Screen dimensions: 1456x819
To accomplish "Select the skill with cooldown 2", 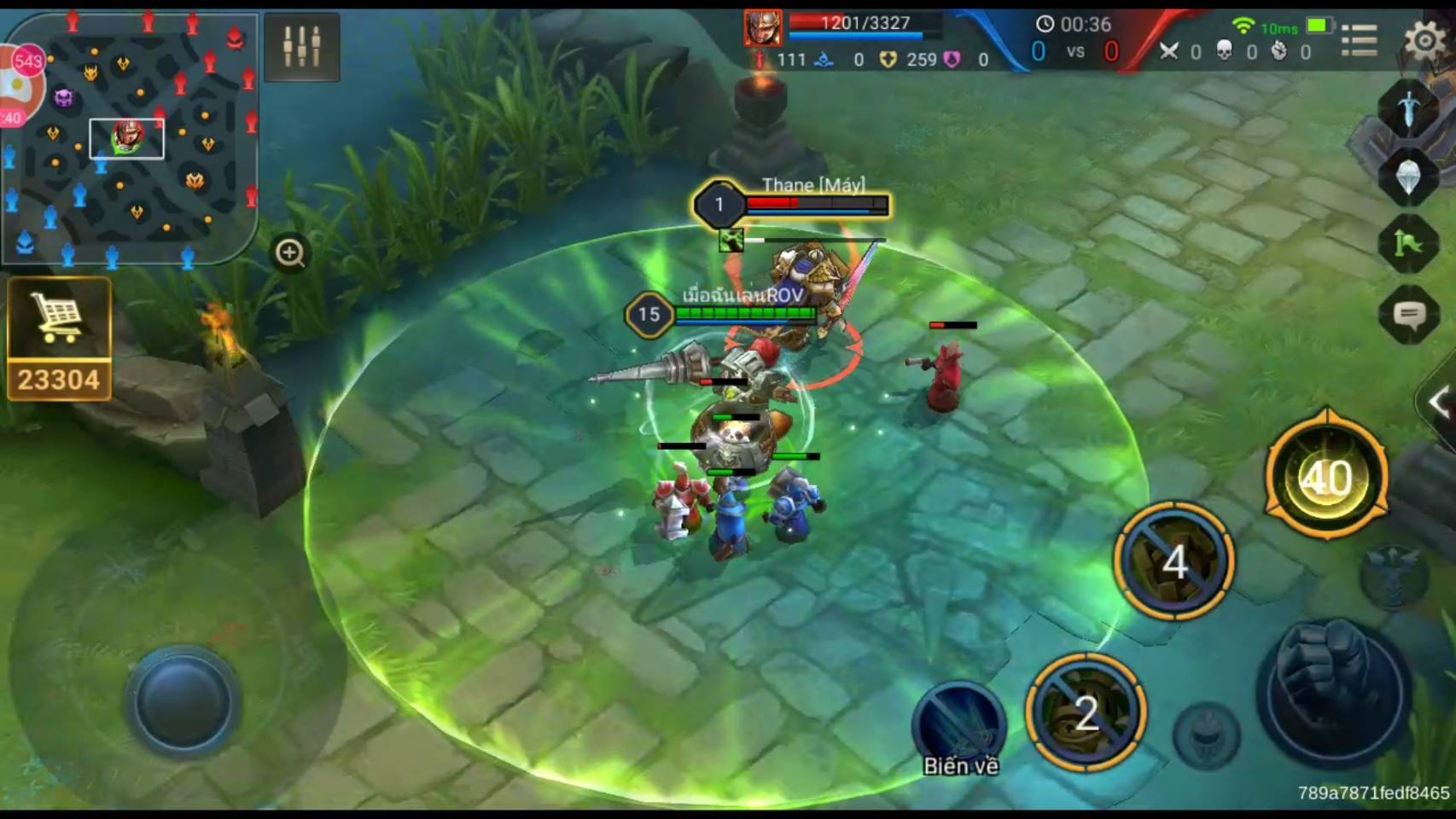I will (1086, 713).
